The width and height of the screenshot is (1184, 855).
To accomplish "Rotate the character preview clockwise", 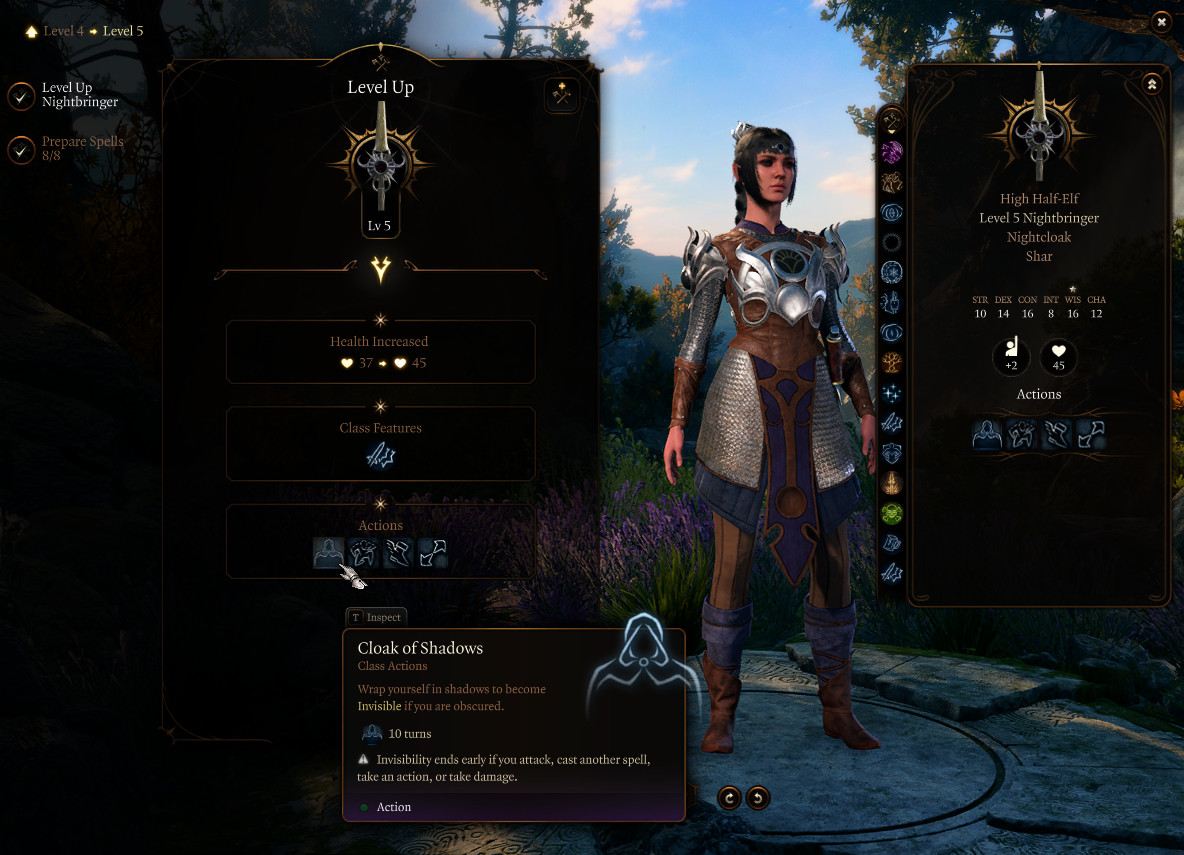I will point(730,797).
